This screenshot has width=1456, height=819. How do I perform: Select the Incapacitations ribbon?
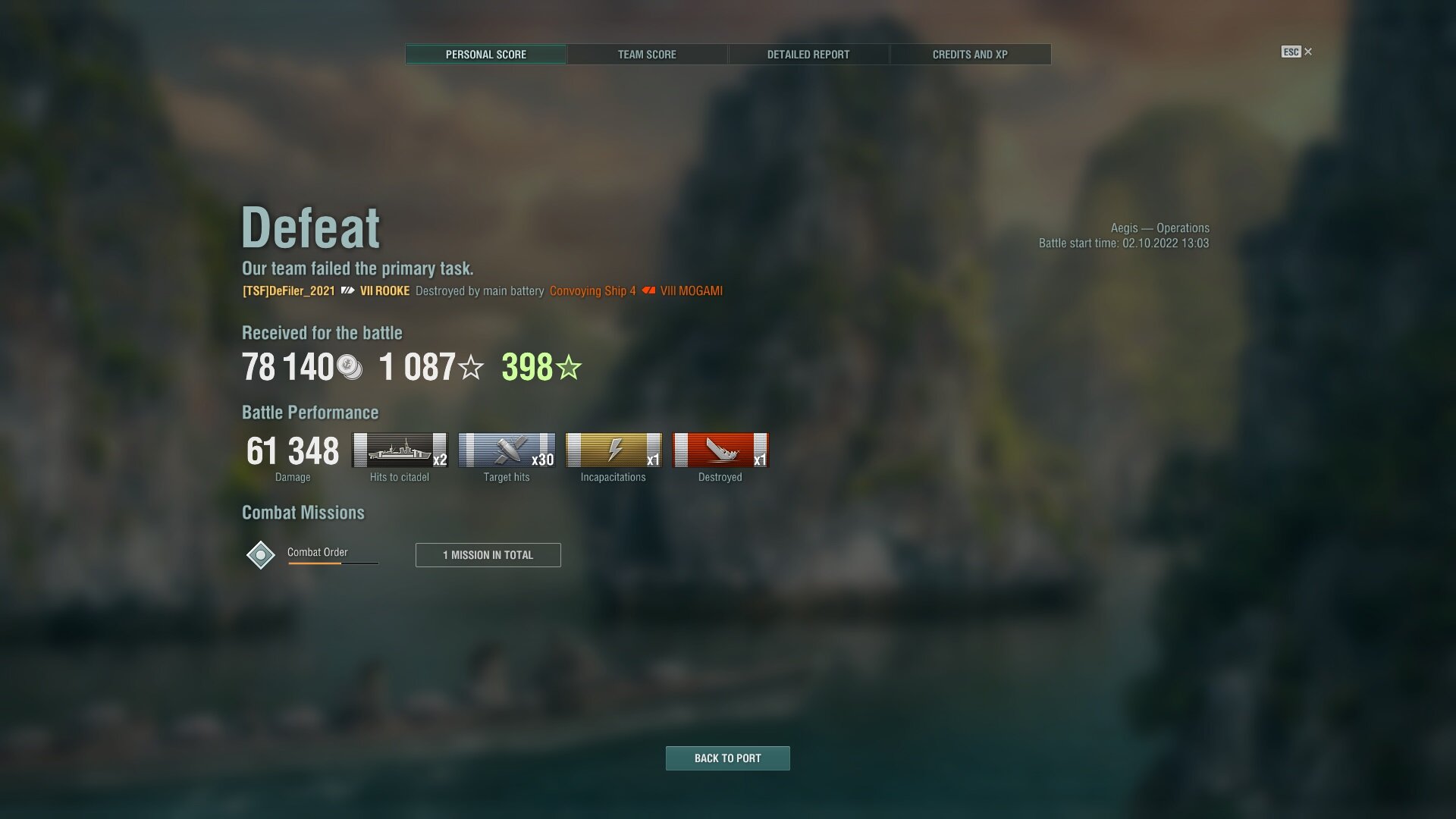(613, 450)
